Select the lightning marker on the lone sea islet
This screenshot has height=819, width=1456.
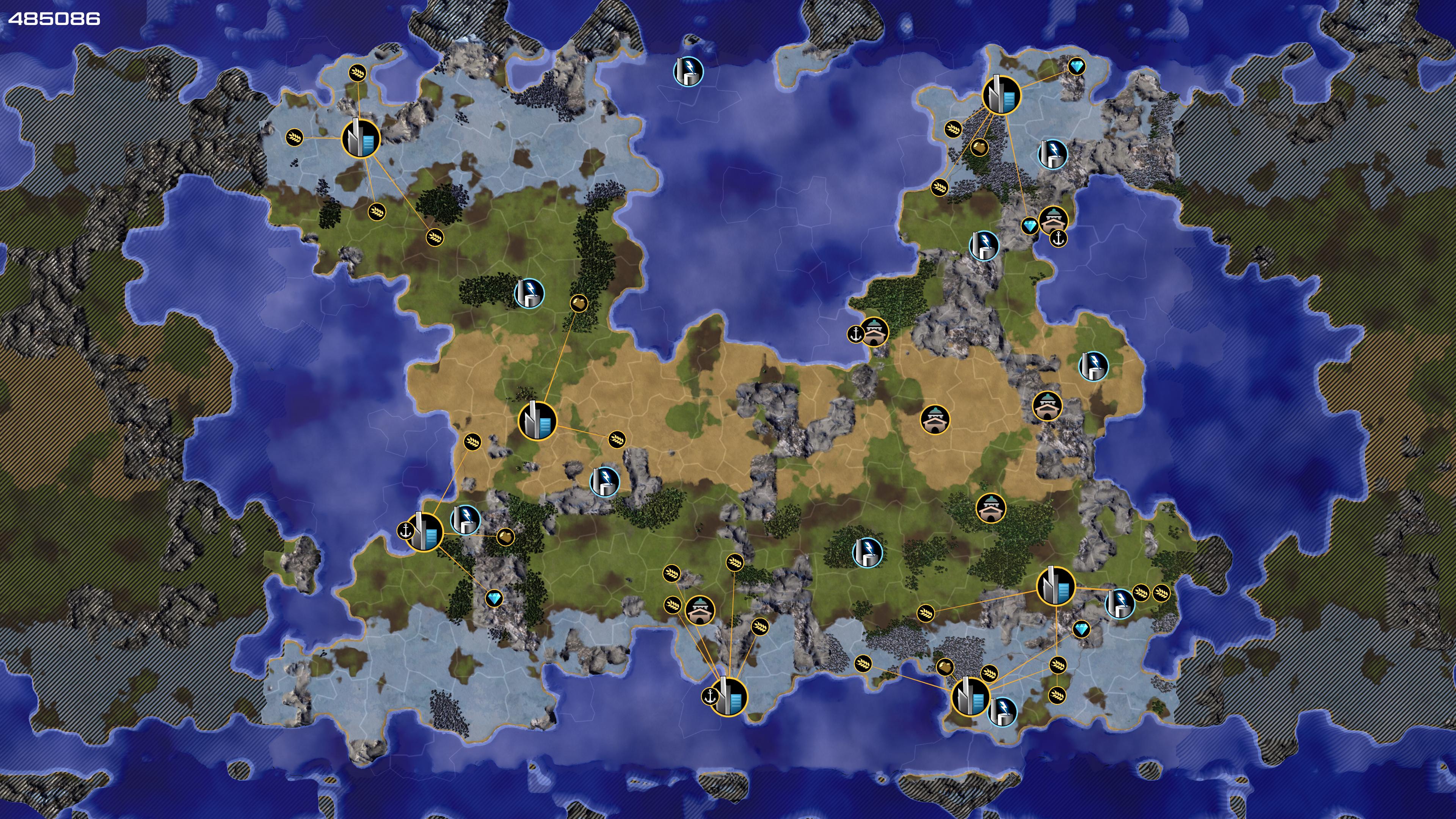[688, 71]
